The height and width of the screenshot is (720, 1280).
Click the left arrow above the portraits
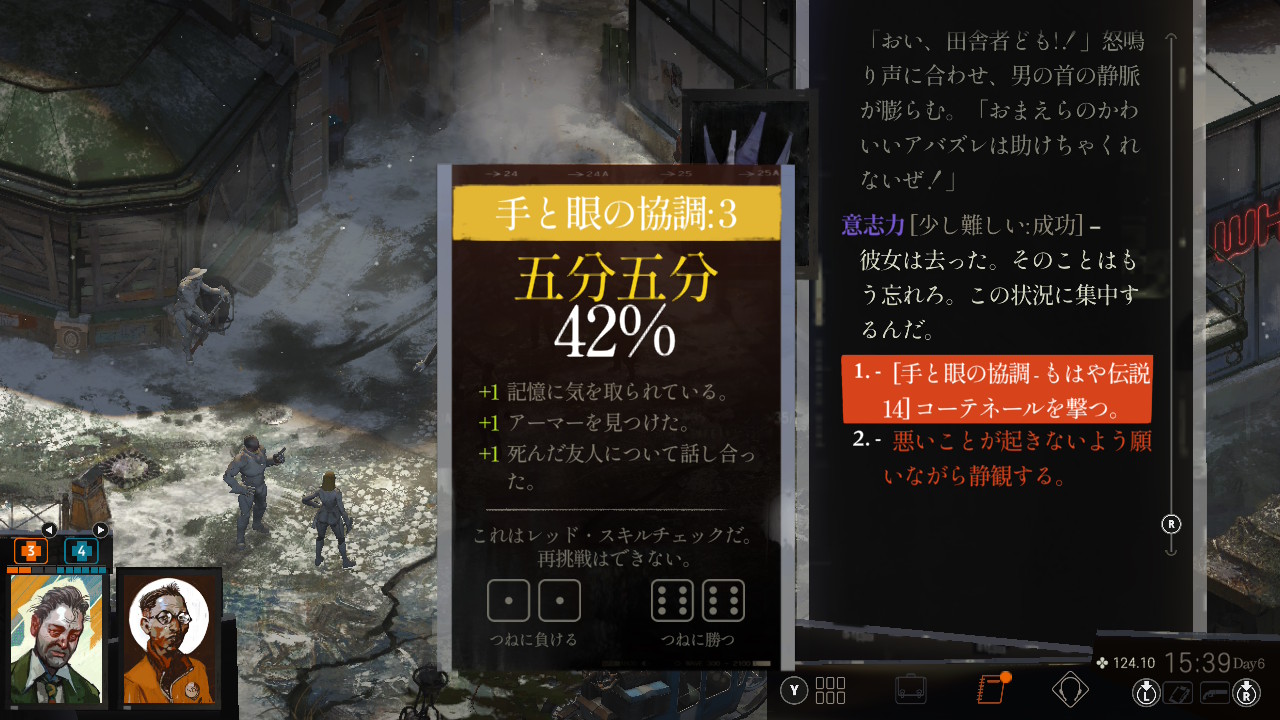point(48,530)
